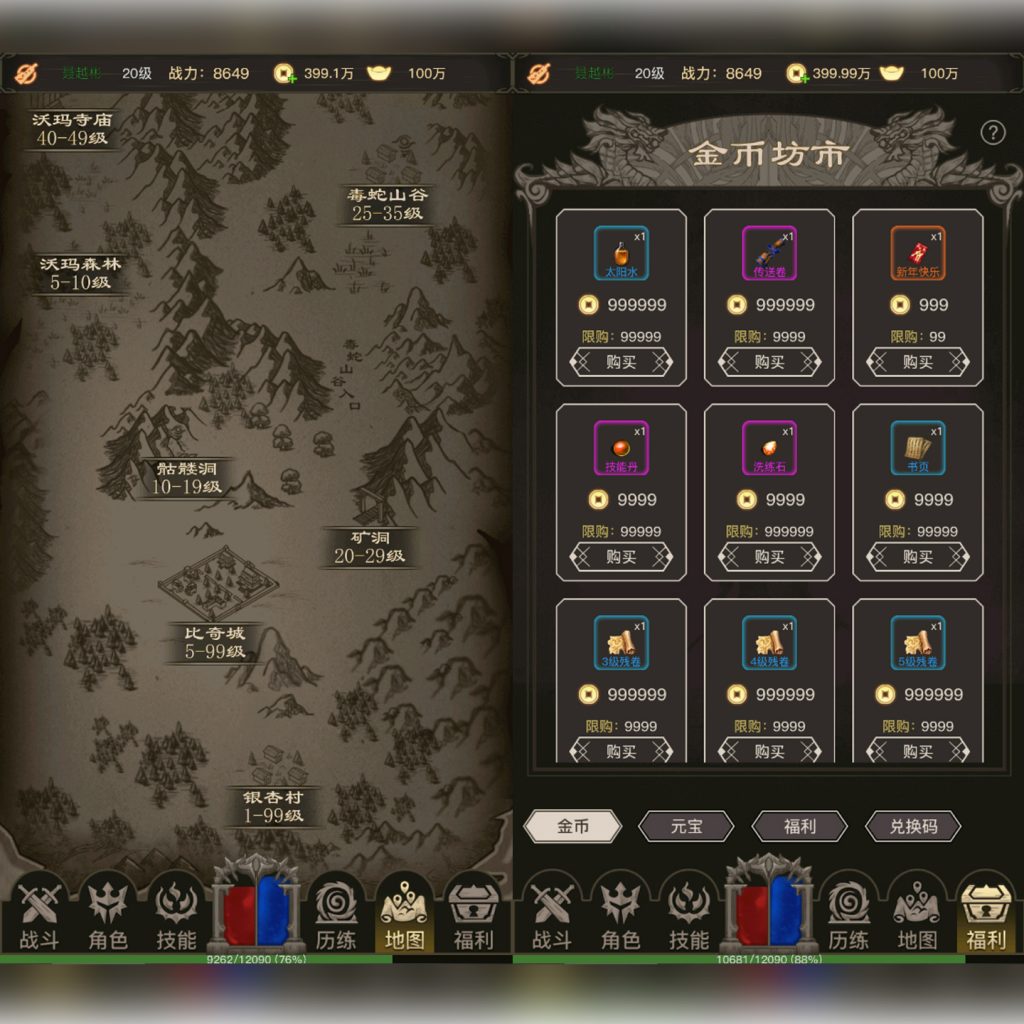Enter 骷髅洞 from the world map
This screenshot has width=1024, height=1024.
[187, 478]
